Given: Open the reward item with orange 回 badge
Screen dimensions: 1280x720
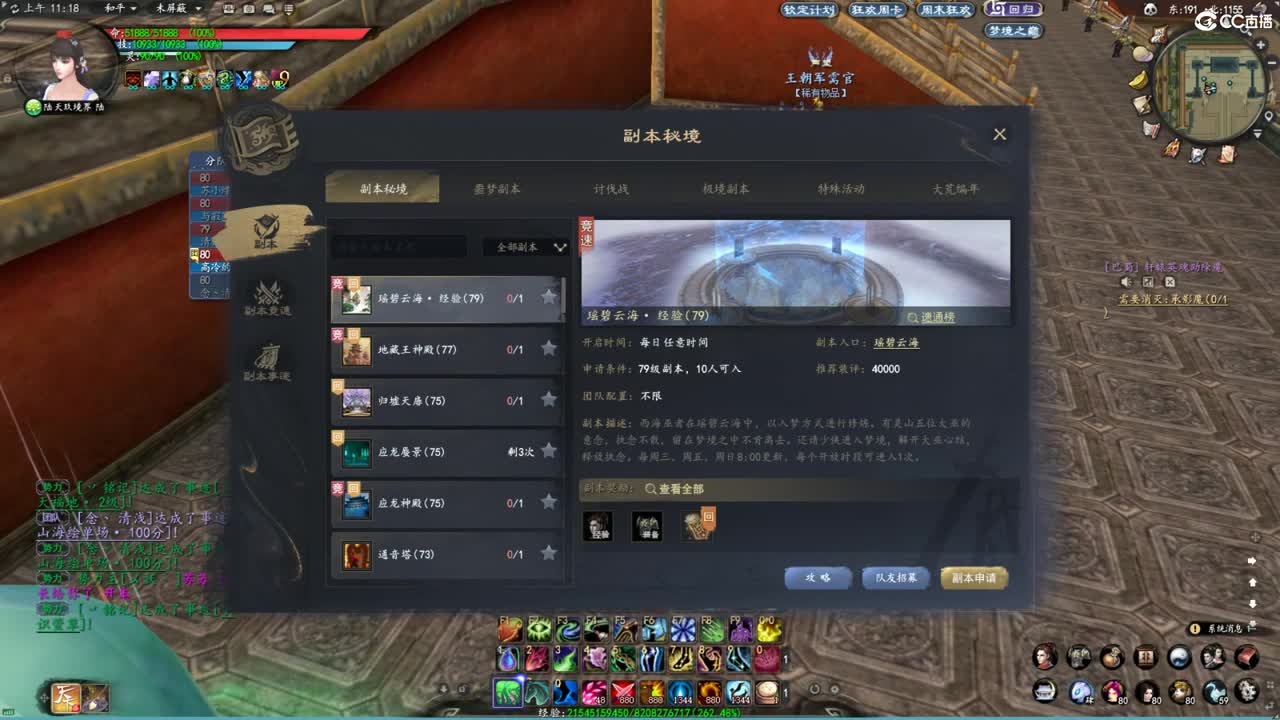Looking at the screenshot, I should pyautogui.click(x=697, y=525).
